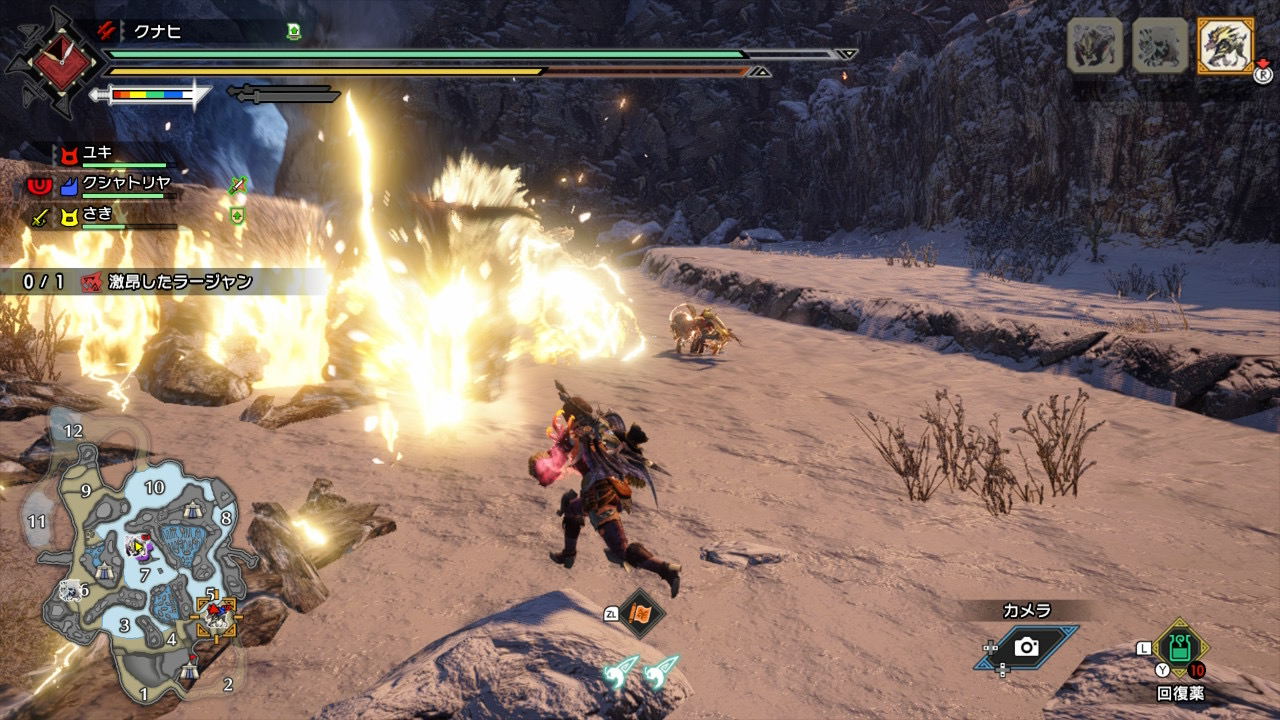Click the defense up shield buff icon
The width and height of the screenshot is (1280, 720).
click(237, 215)
